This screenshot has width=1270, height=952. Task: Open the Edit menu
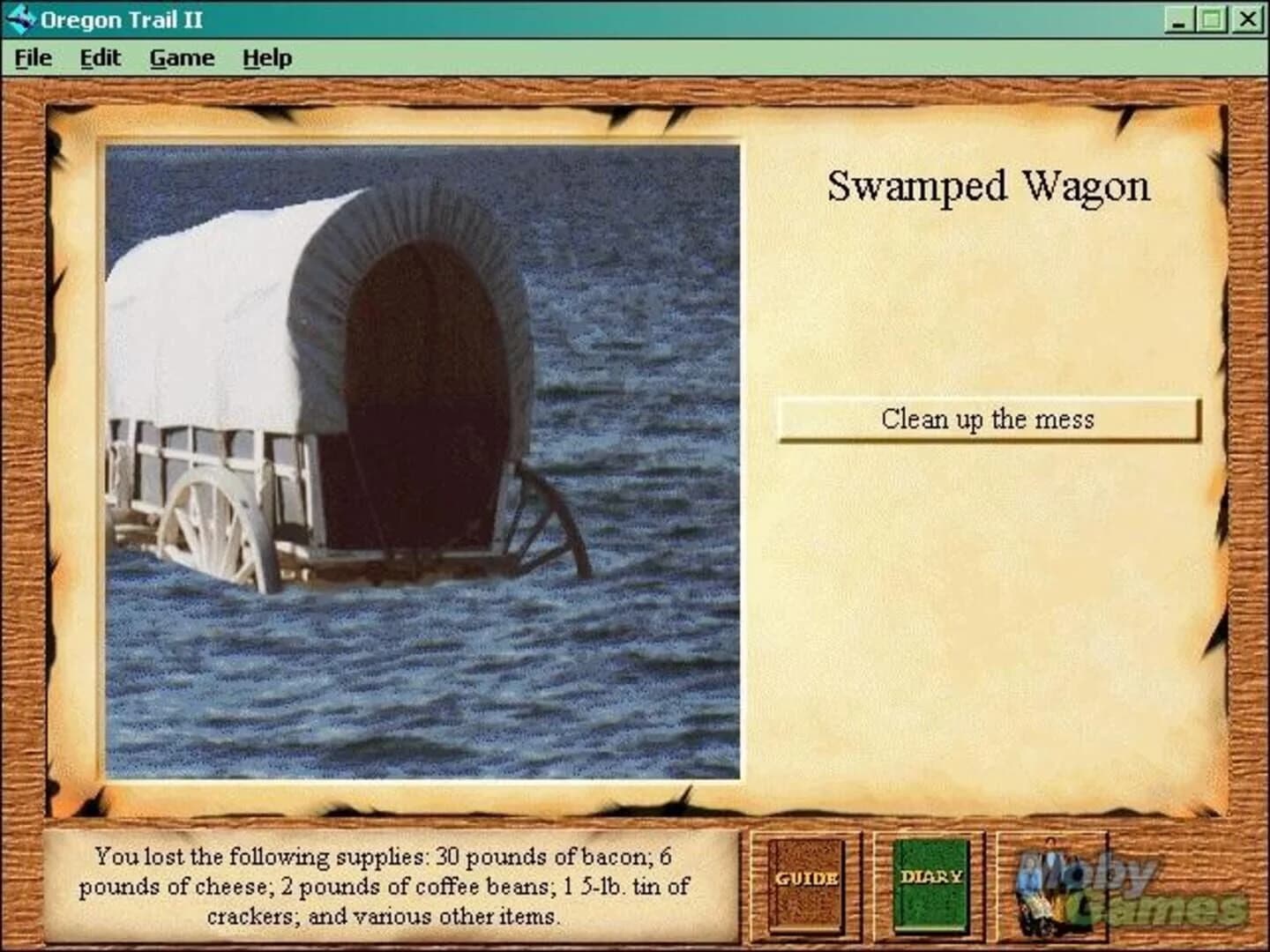(99, 57)
